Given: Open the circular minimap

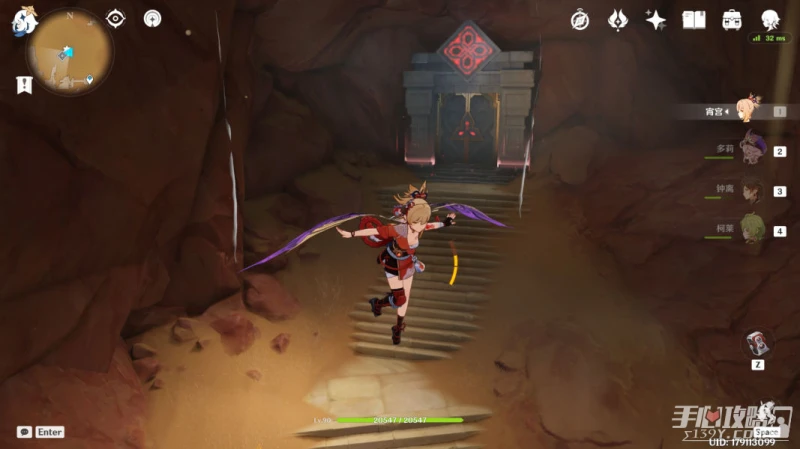Looking at the screenshot, I should pos(69,52).
